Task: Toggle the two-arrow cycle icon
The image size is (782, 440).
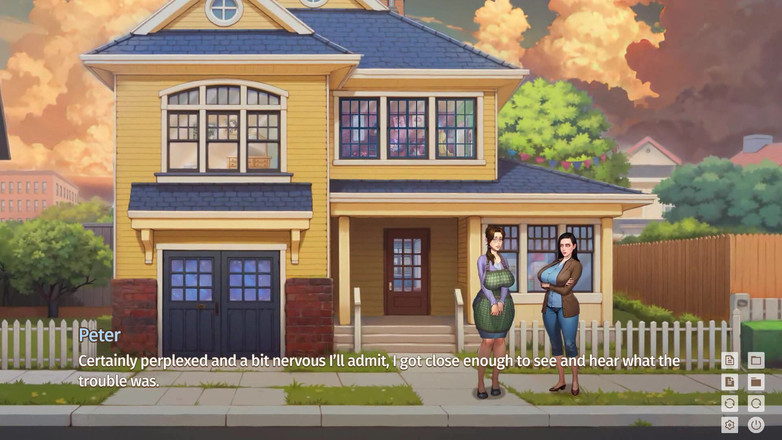Action: 730,403
